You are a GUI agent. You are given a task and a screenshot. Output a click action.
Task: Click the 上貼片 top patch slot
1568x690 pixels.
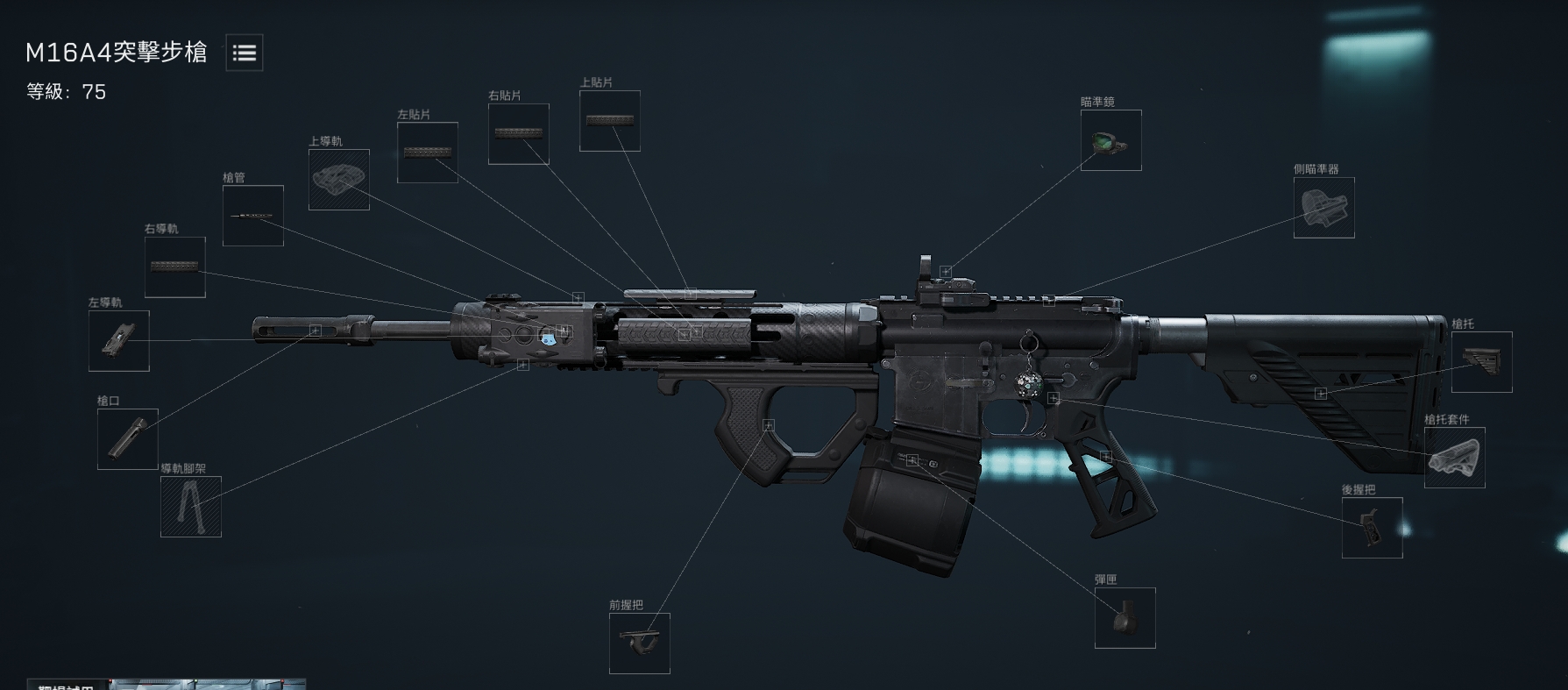(x=609, y=121)
